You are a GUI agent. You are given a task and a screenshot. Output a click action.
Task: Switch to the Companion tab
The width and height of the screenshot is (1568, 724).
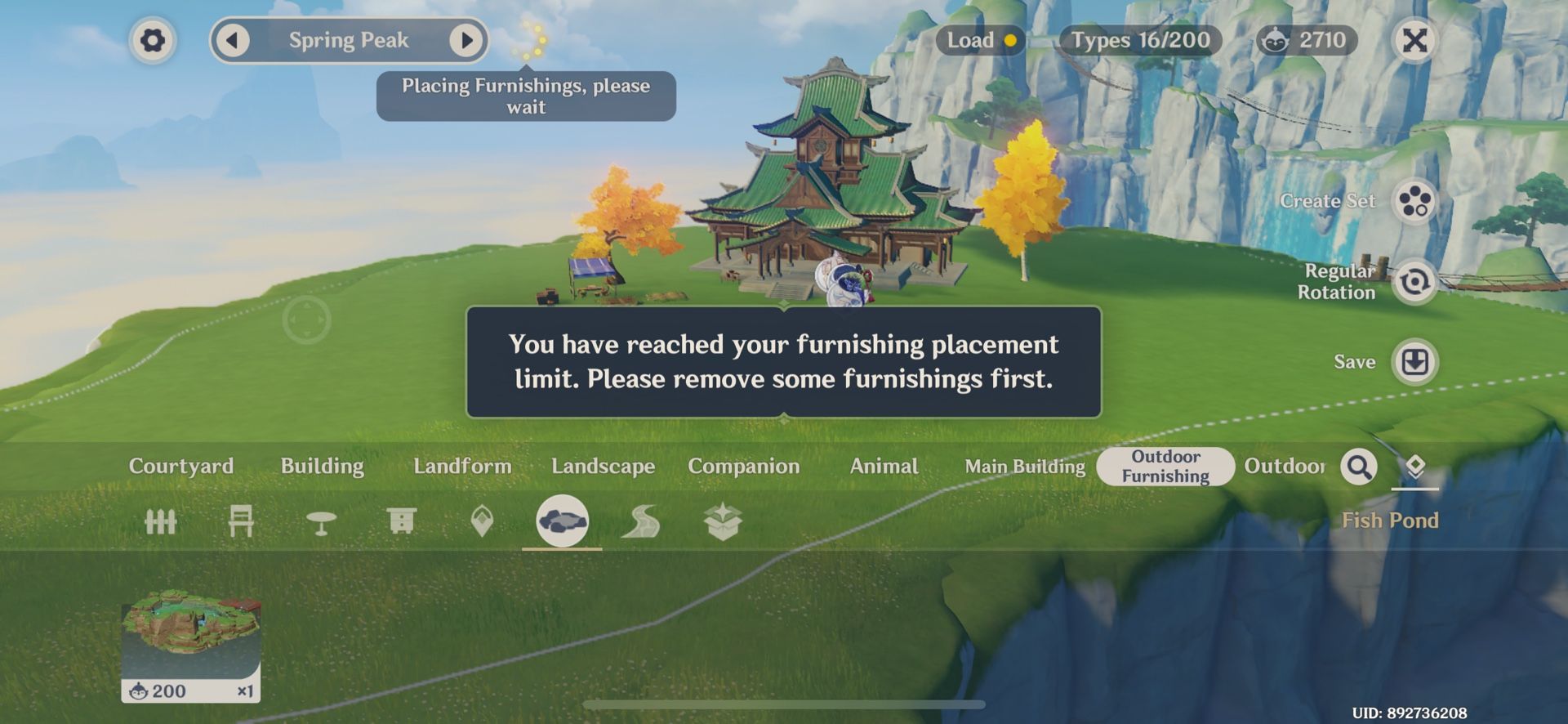tap(744, 467)
